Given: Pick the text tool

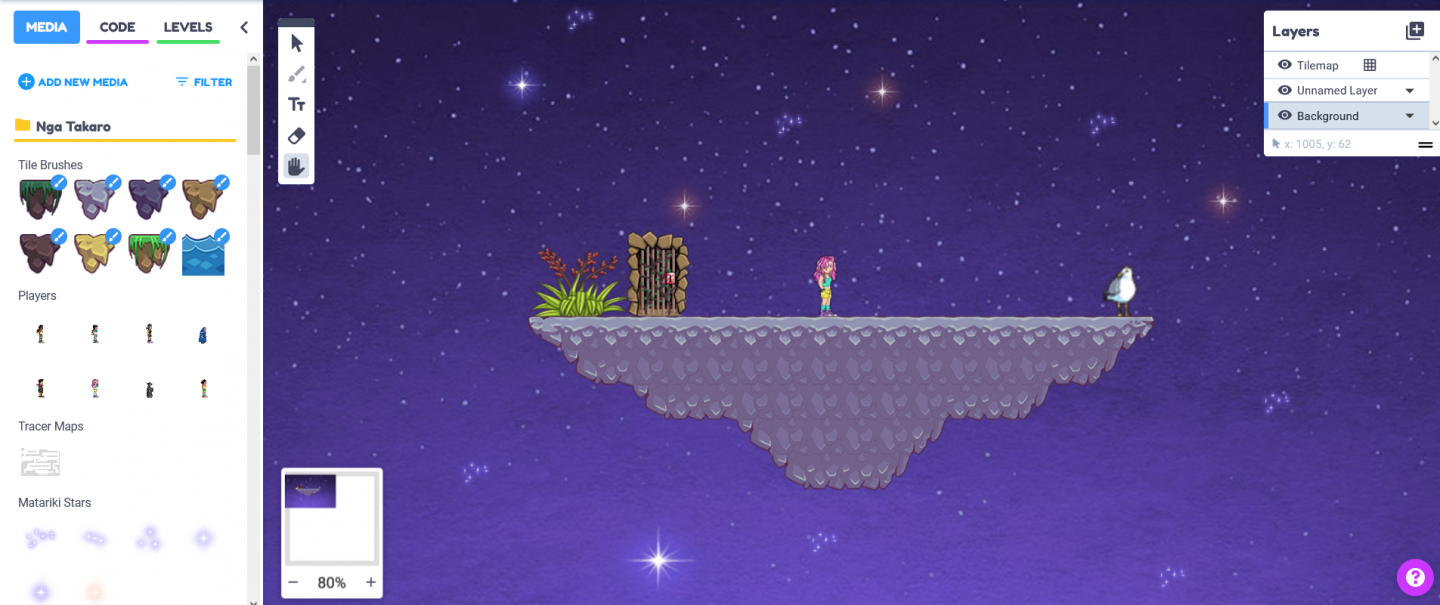Looking at the screenshot, I should point(297,104).
